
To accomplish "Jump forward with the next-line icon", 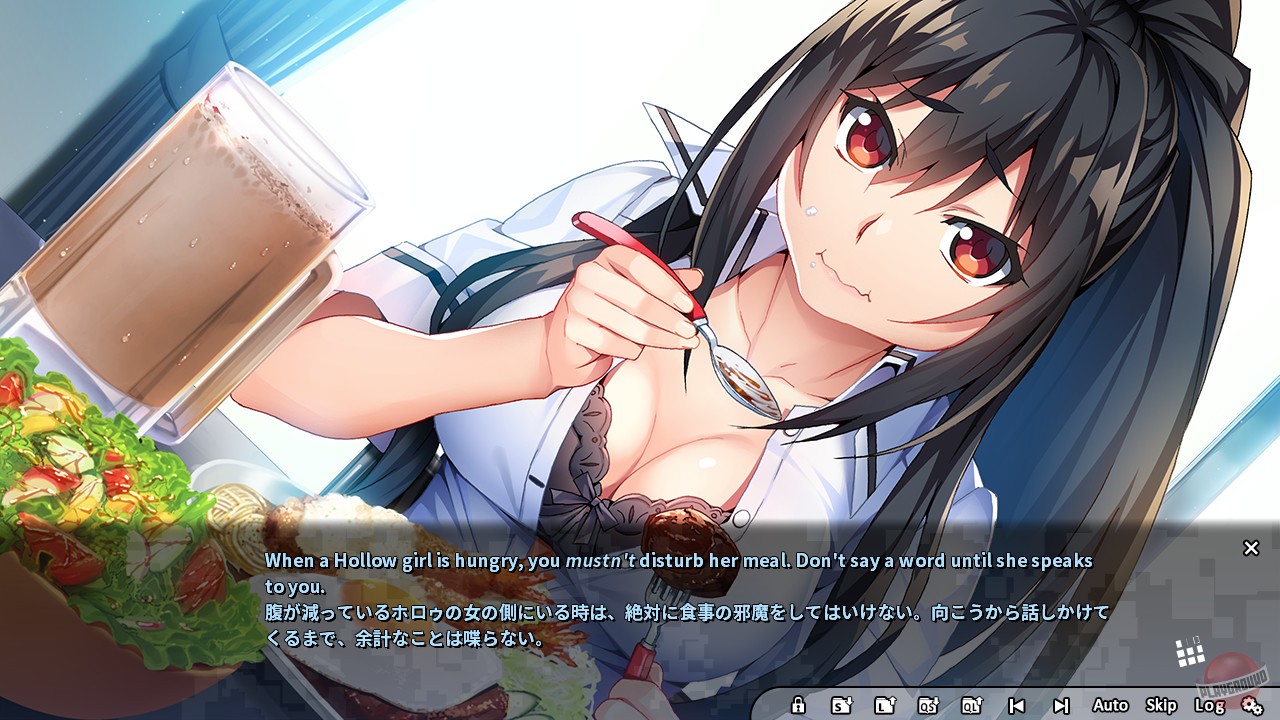I will pos(1061,704).
